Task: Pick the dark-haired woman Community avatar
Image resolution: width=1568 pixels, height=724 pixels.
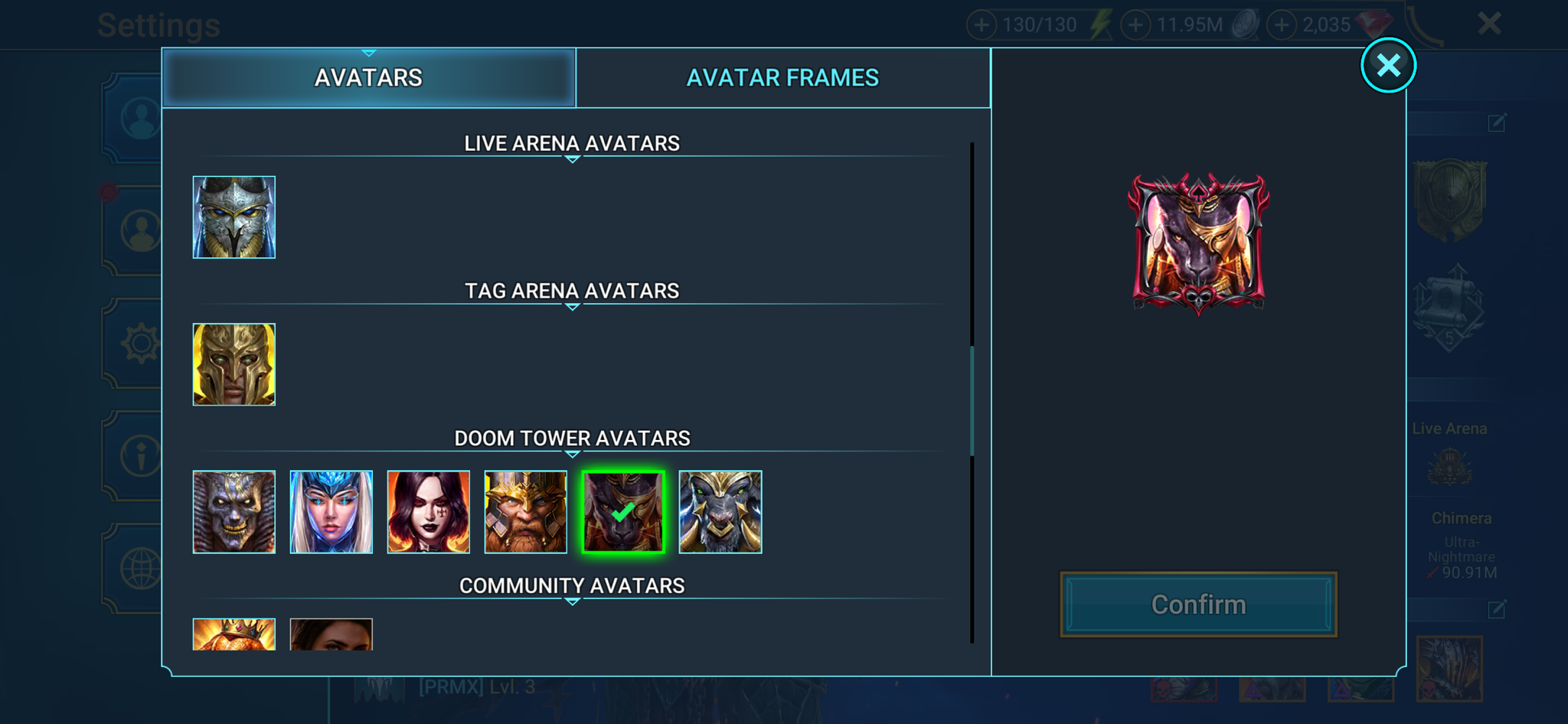Action: [x=332, y=634]
